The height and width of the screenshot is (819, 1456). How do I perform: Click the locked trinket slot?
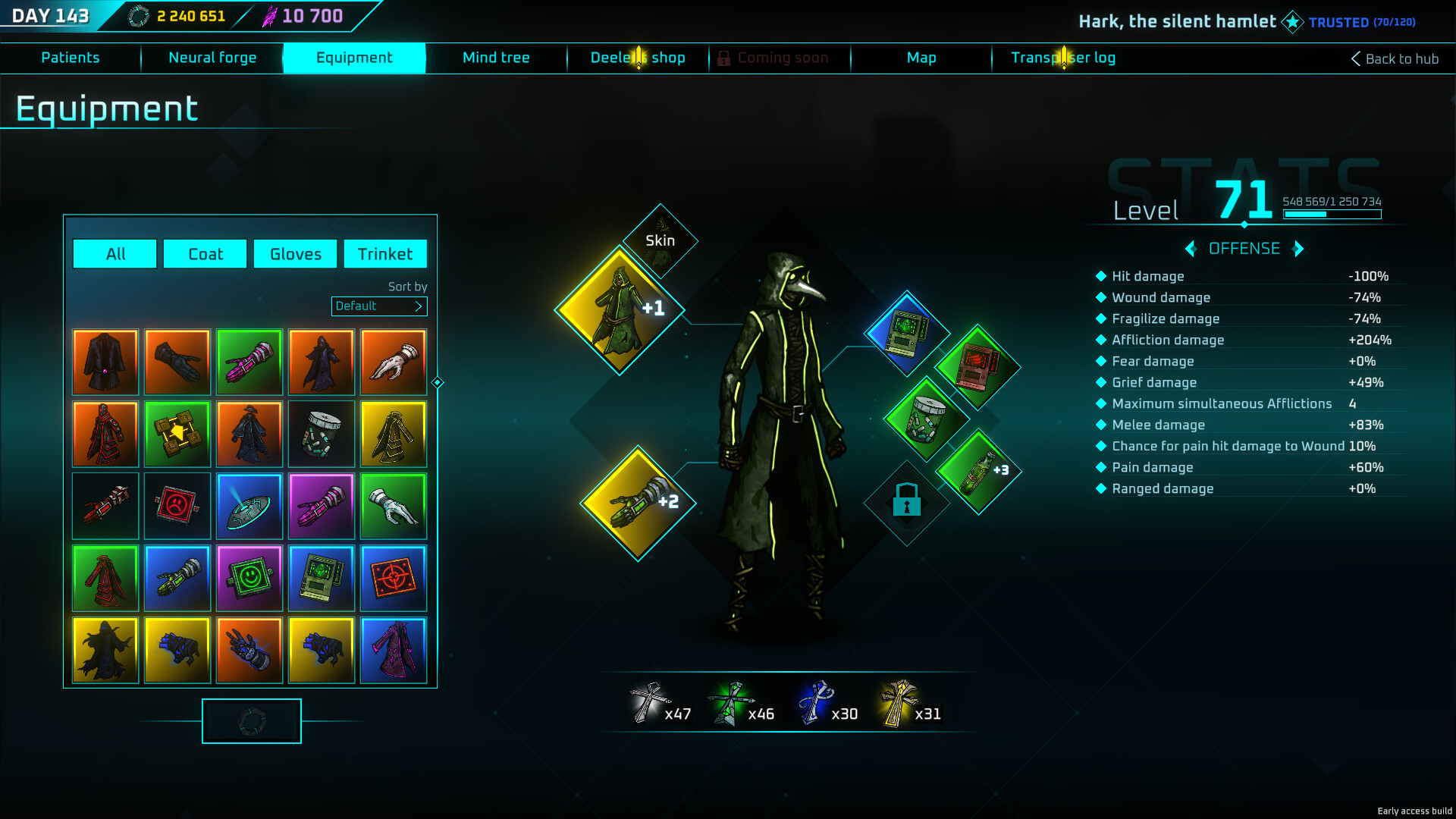pos(906,502)
